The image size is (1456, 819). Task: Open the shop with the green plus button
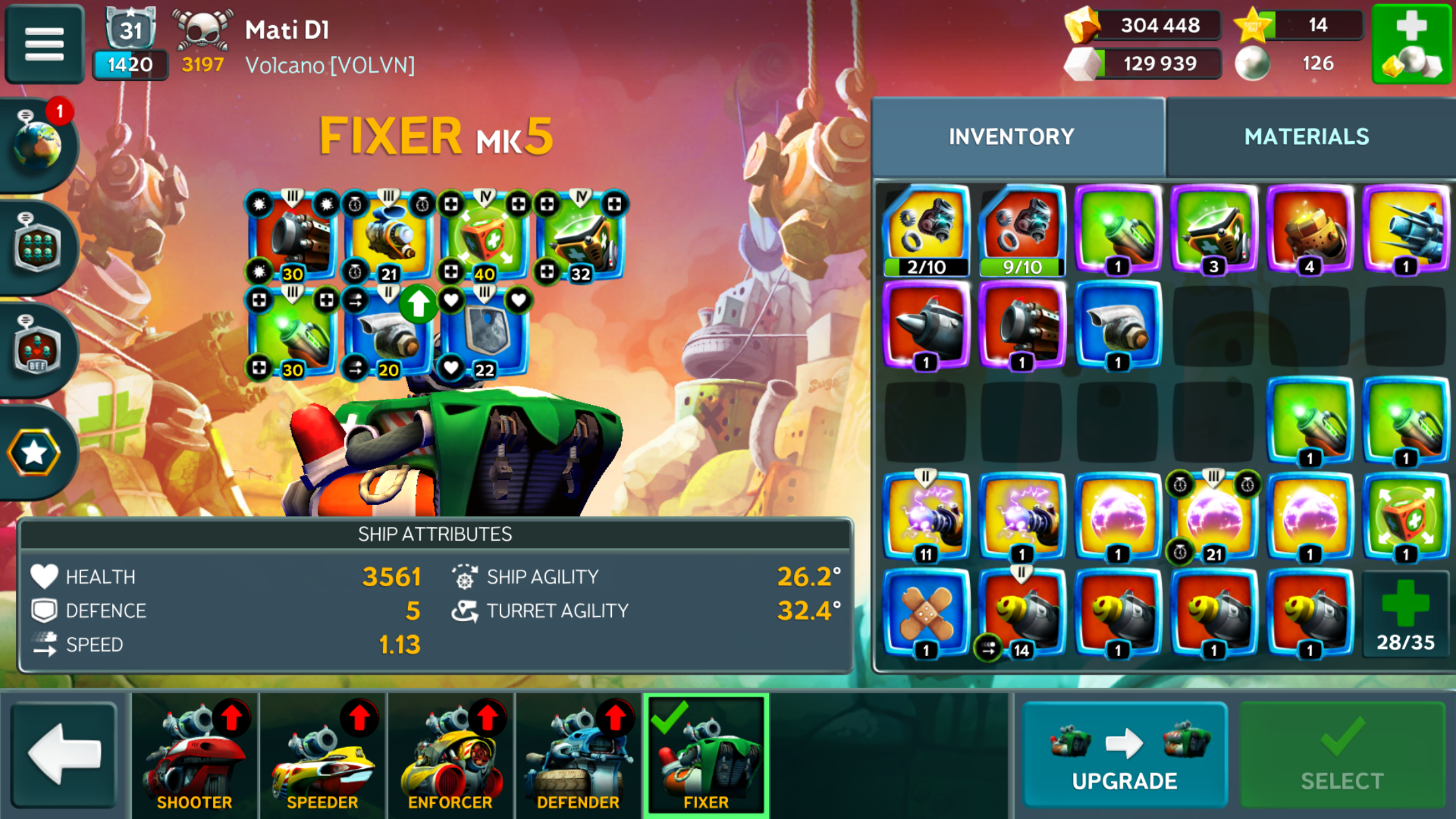click(1412, 44)
